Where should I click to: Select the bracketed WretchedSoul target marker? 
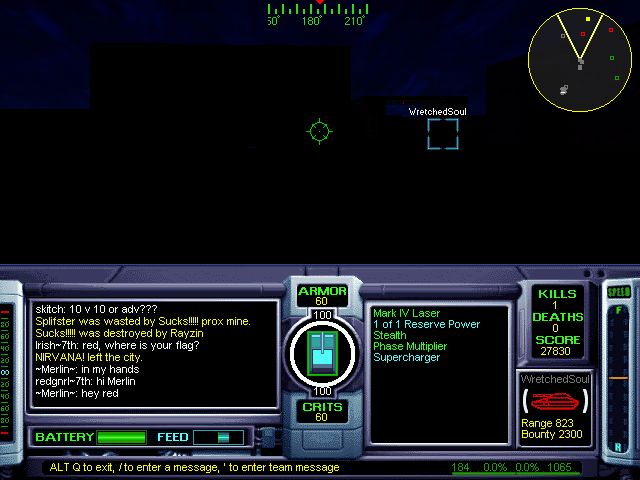pos(443,134)
